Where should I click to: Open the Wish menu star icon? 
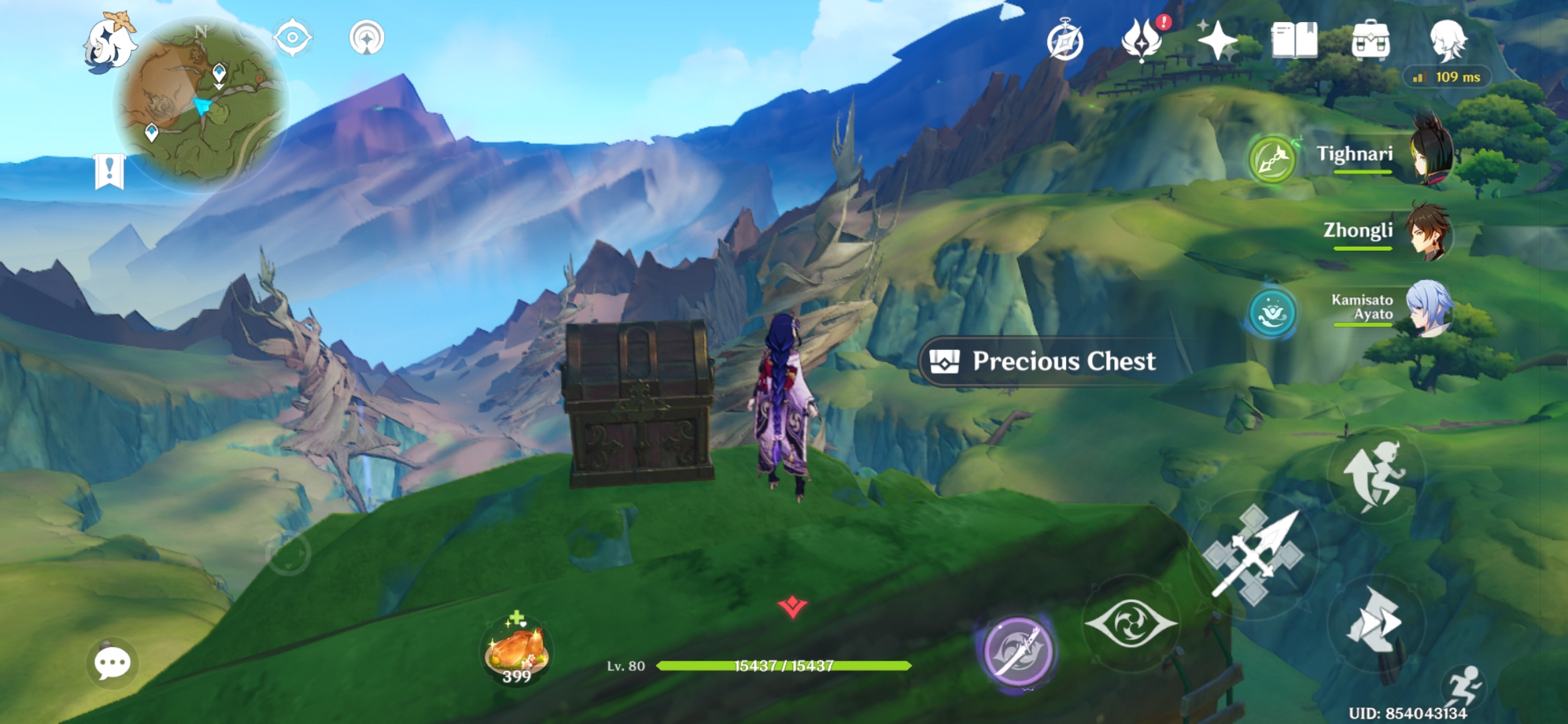click(1218, 40)
